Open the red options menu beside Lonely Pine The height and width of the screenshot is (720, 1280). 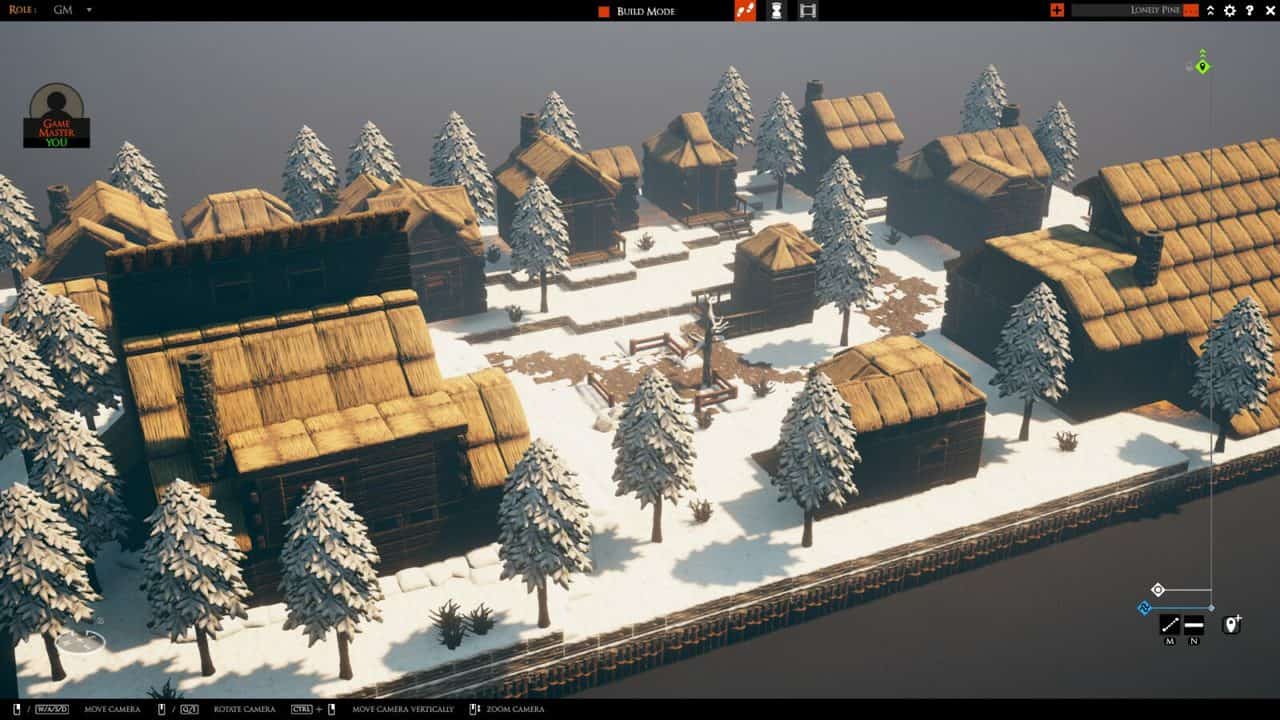pos(1190,10)
